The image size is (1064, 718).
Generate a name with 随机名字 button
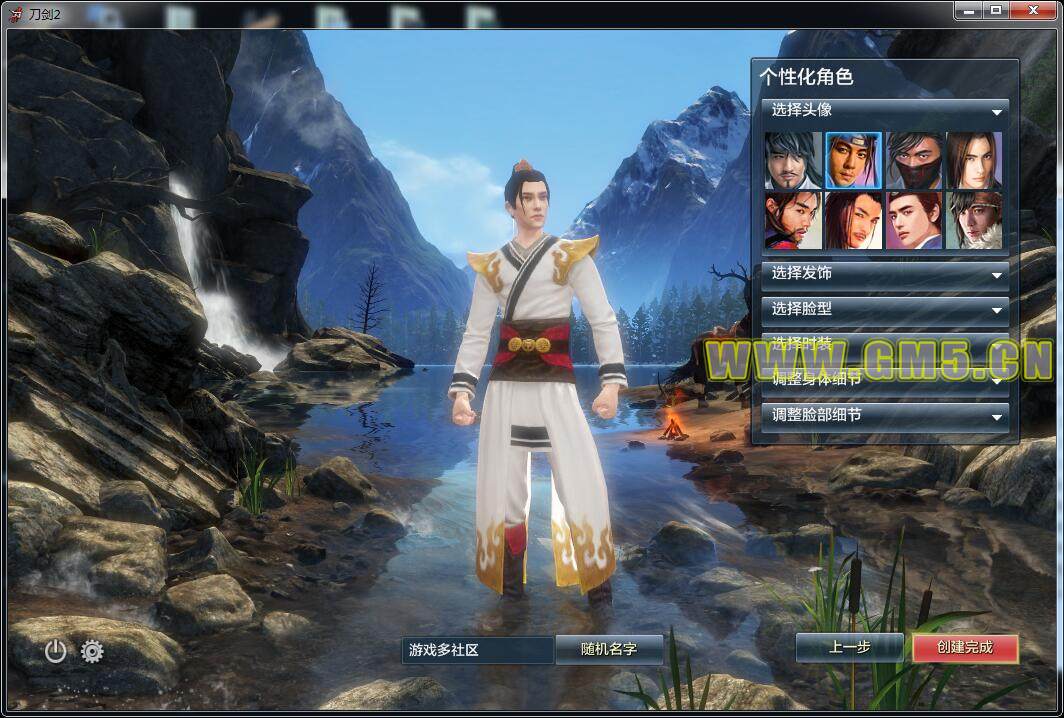coord(609,649)
